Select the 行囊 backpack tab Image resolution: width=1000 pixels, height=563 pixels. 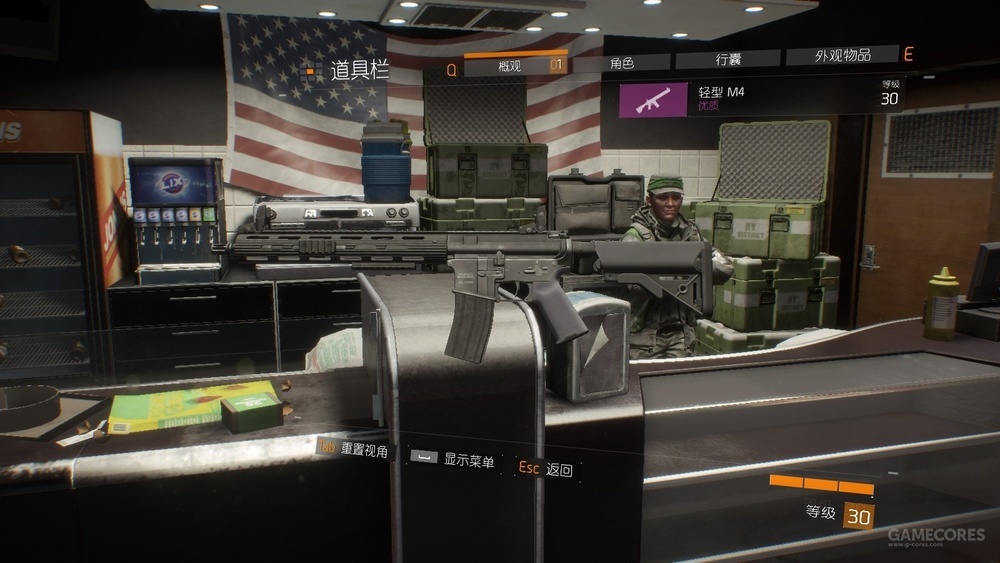click(728, 60)
